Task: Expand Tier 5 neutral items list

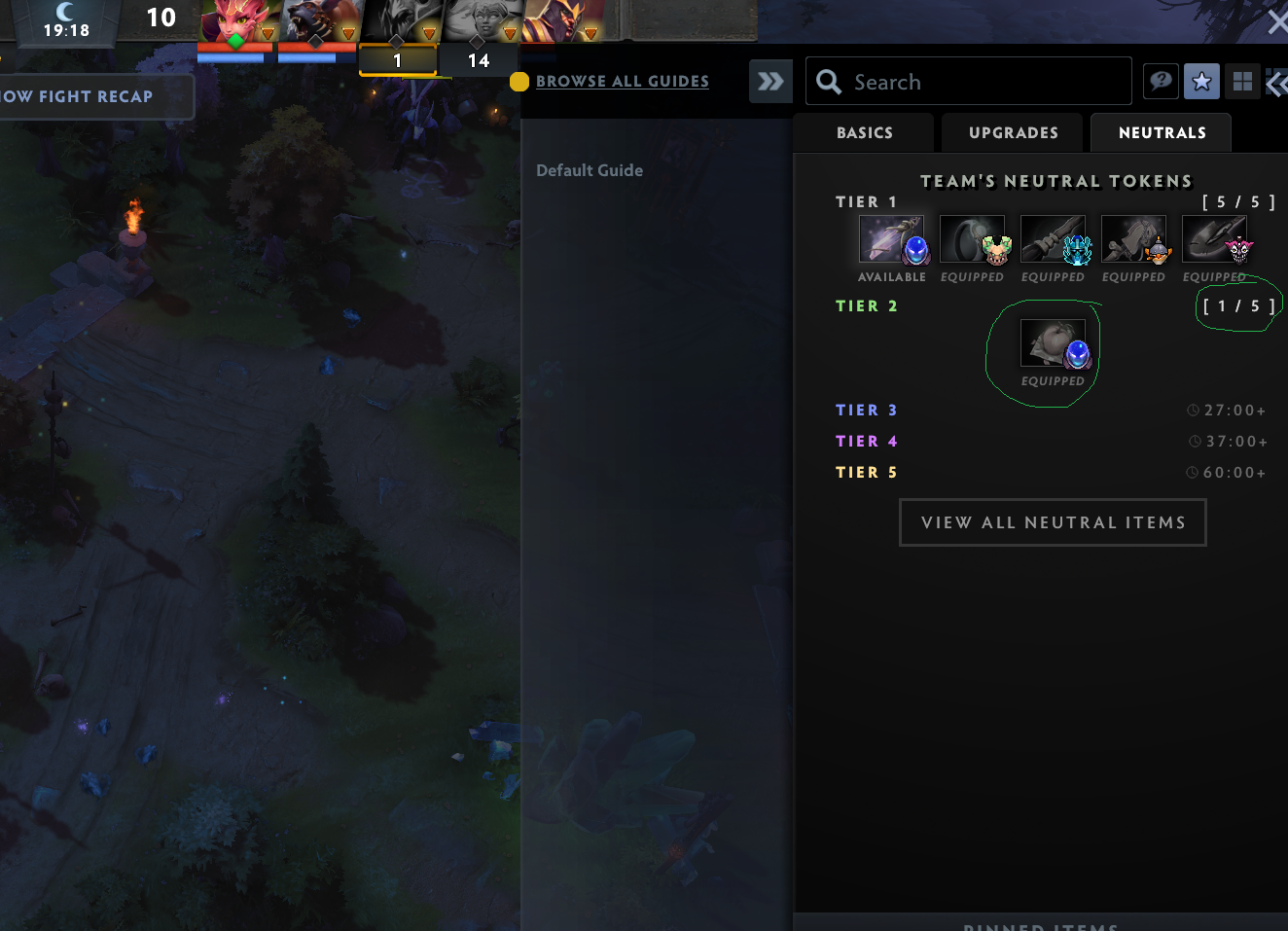Action: click(x=866, y=472)
